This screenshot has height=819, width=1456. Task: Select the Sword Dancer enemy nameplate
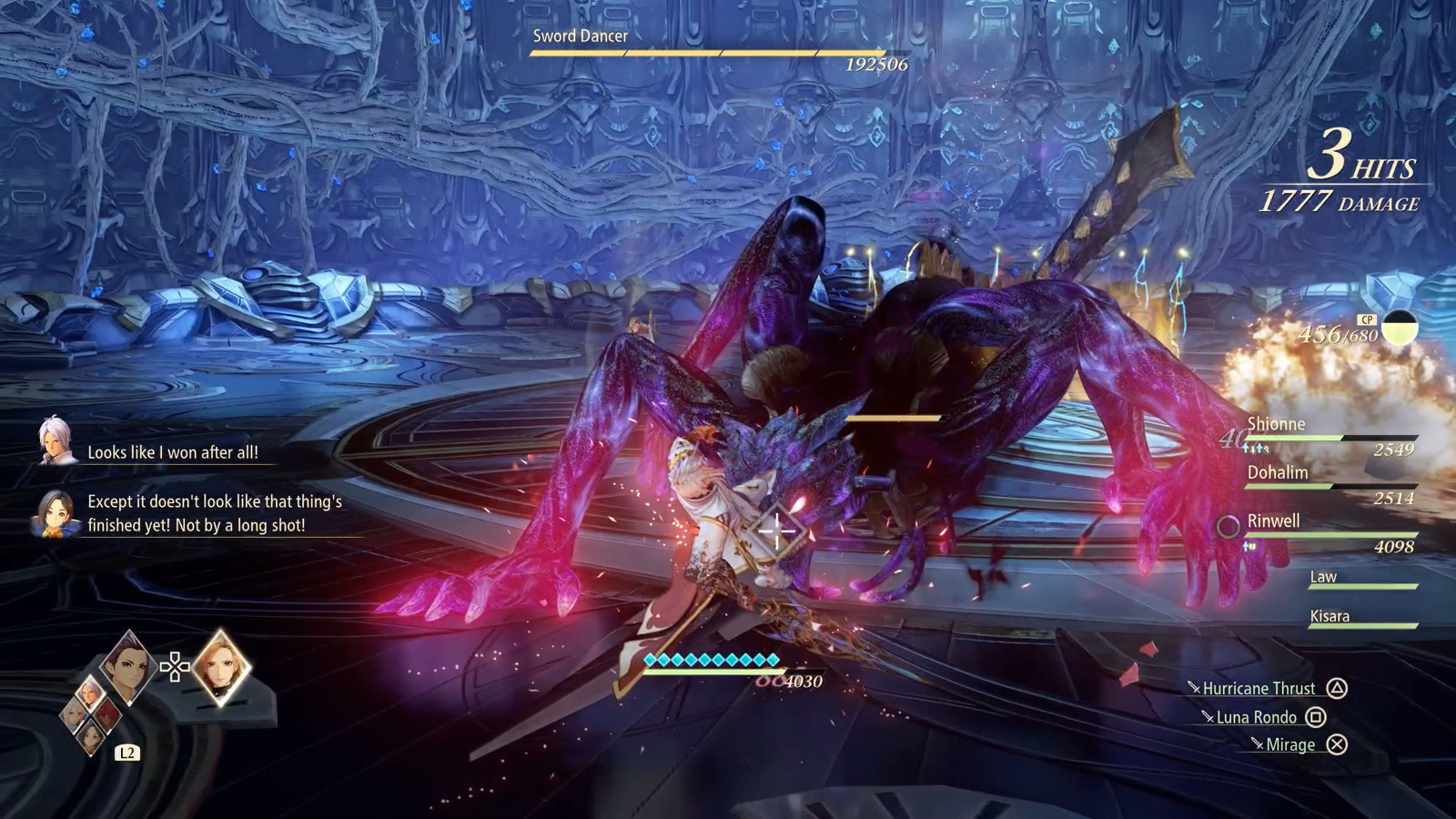coord(580,36)
